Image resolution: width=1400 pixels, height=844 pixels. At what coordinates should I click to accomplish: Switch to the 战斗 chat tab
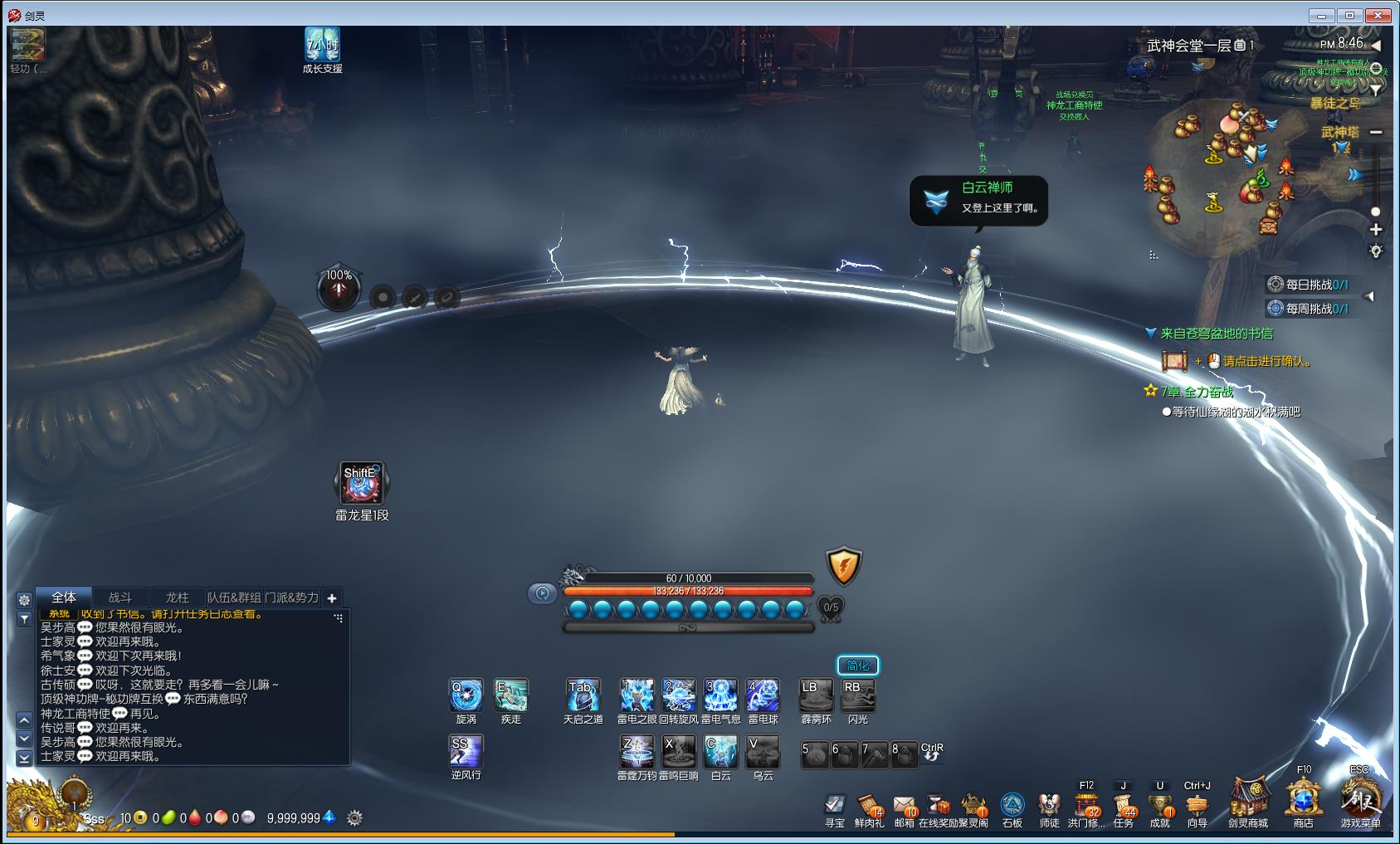coord(120,598)
